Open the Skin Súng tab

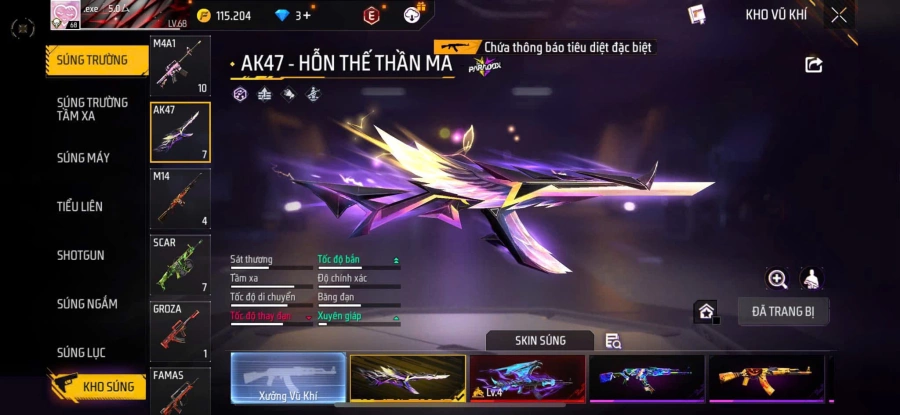(x=540, y=341)
